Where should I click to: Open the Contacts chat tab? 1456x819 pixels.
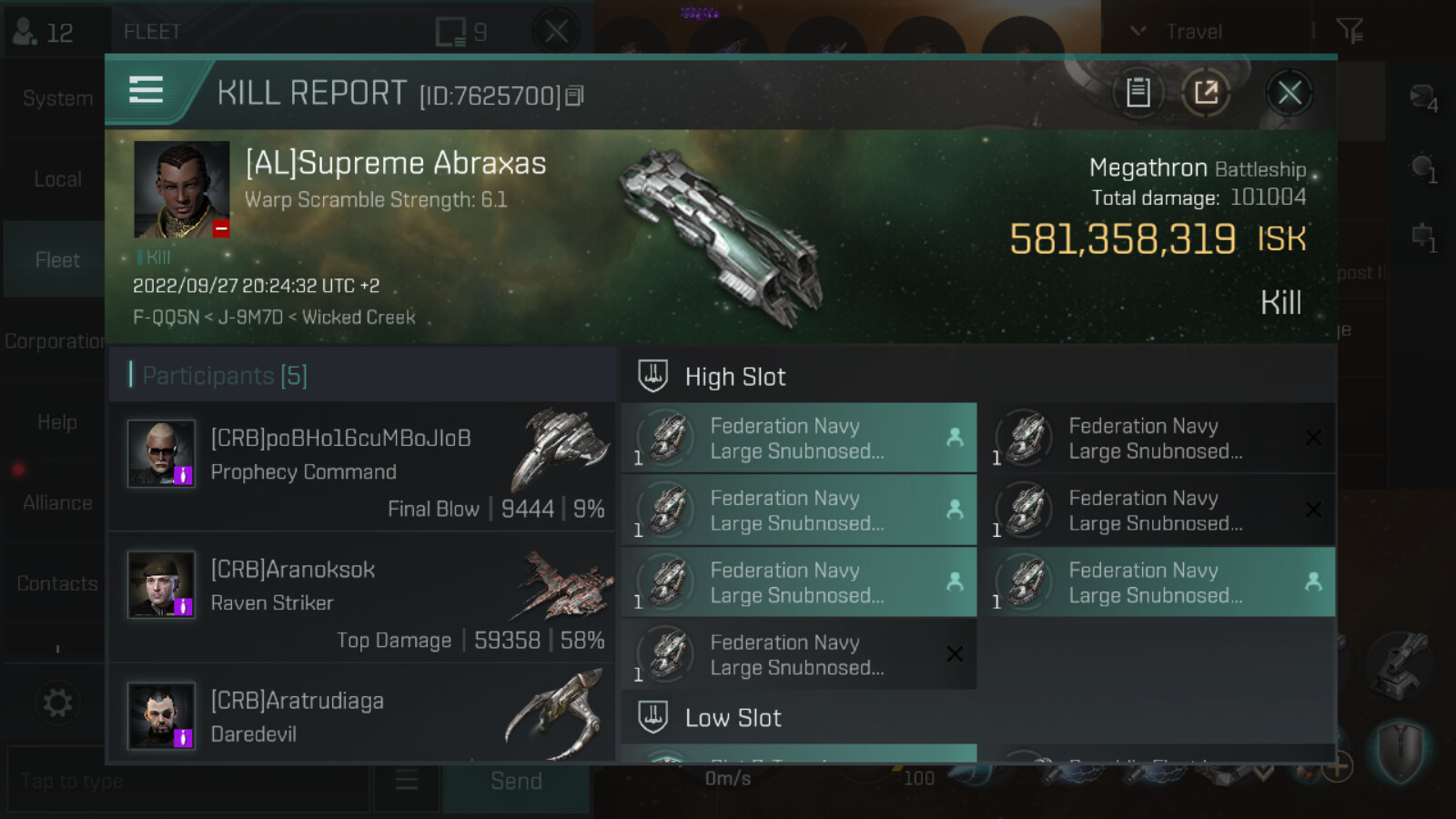pos(56,583)
